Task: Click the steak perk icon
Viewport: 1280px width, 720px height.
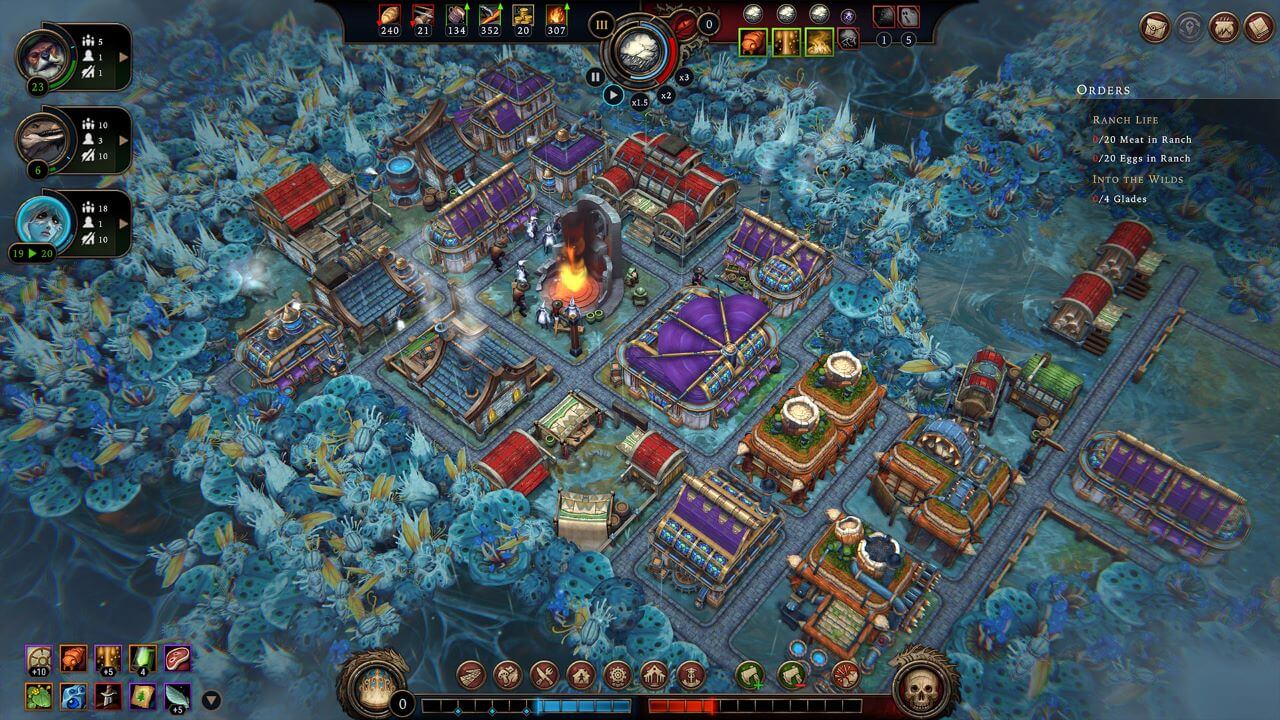Action: [177, 658]
